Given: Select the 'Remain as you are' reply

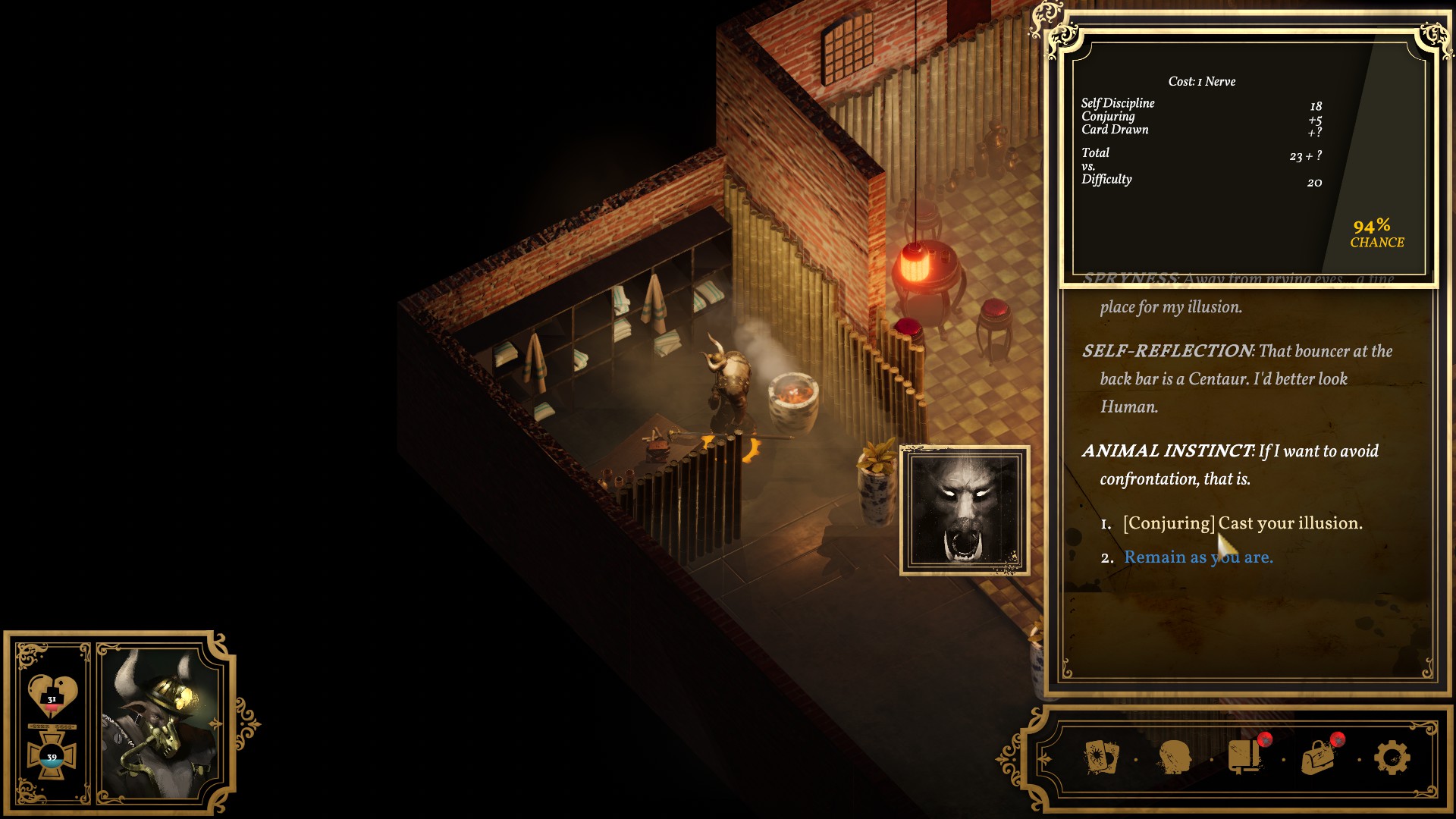Looking at the screenshot, I should tap(1198, 557).
